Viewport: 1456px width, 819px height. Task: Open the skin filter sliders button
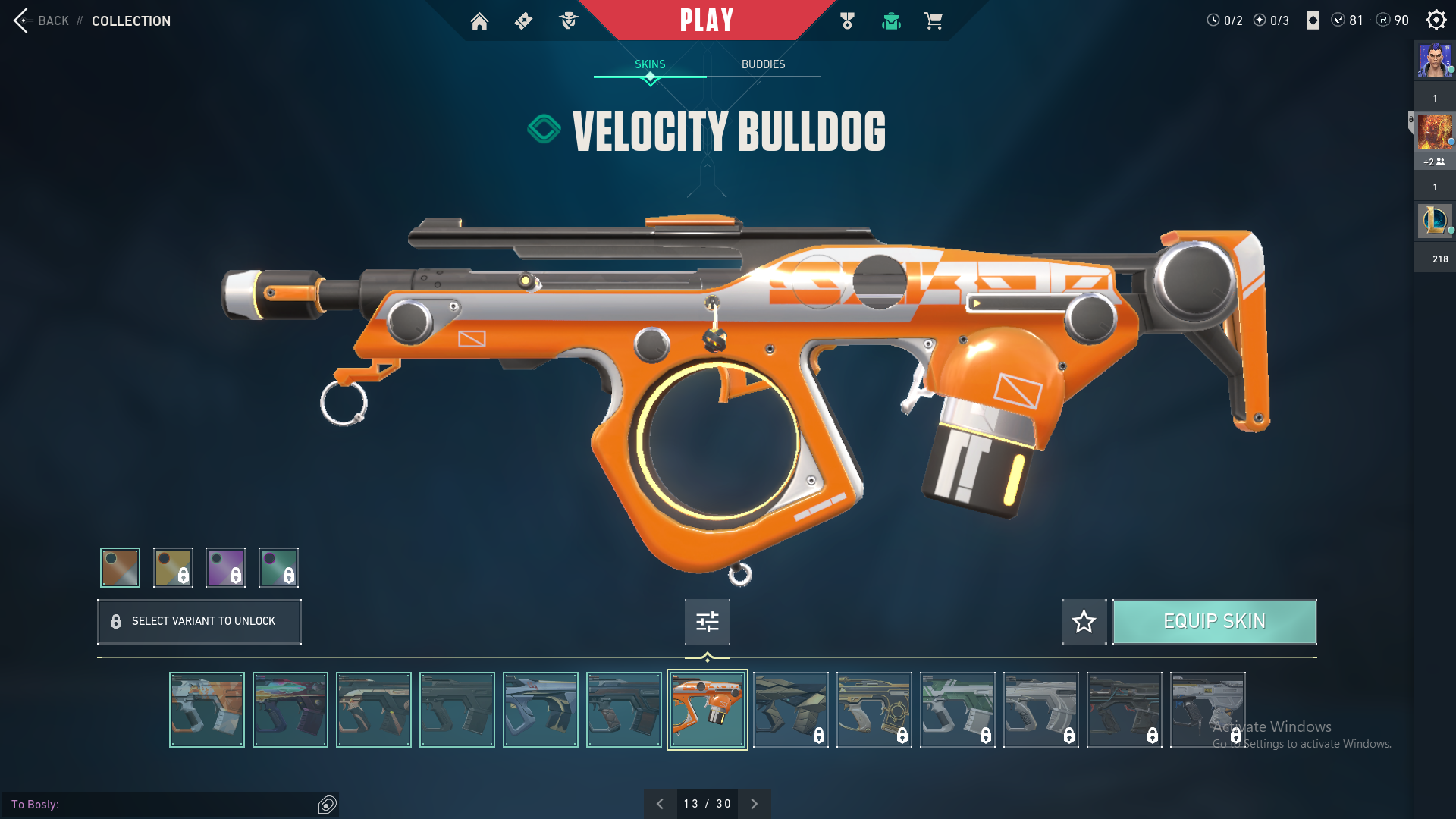[x=707, y=622]
